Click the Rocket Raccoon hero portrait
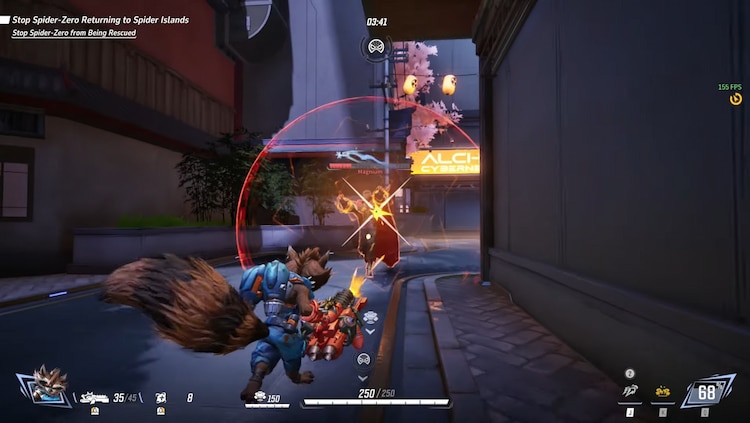Viewport: 750px width, 423px height. coord(46,386)
